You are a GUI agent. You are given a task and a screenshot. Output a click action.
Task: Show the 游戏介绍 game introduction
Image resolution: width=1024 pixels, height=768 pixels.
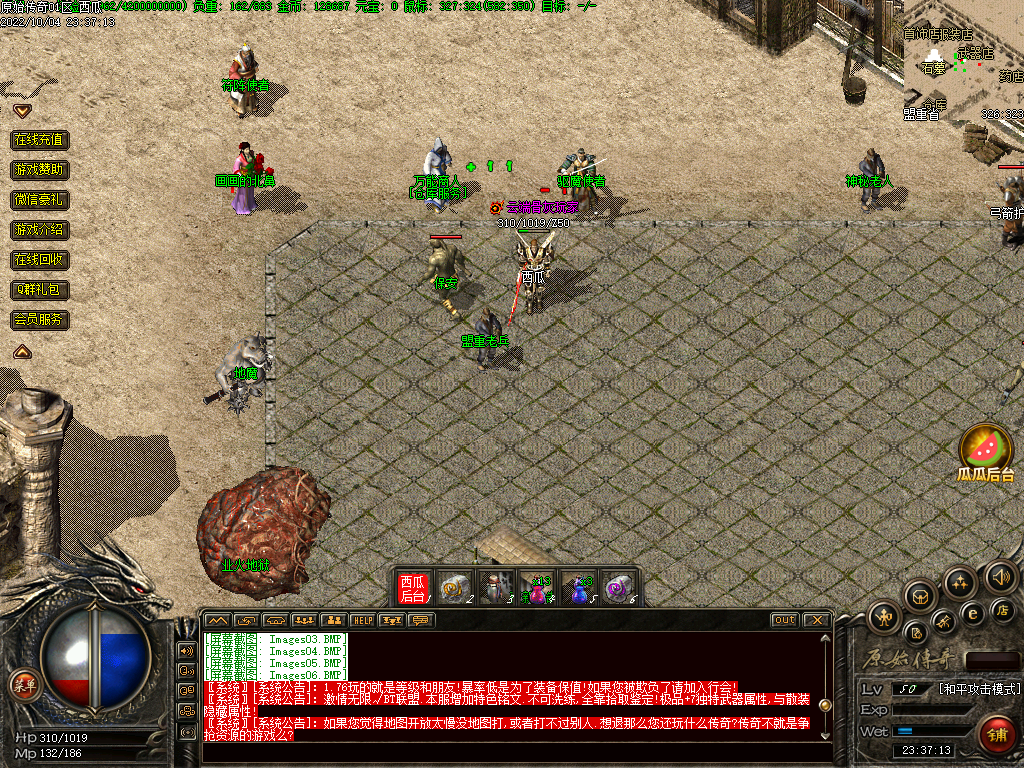[x=40, y=230]
